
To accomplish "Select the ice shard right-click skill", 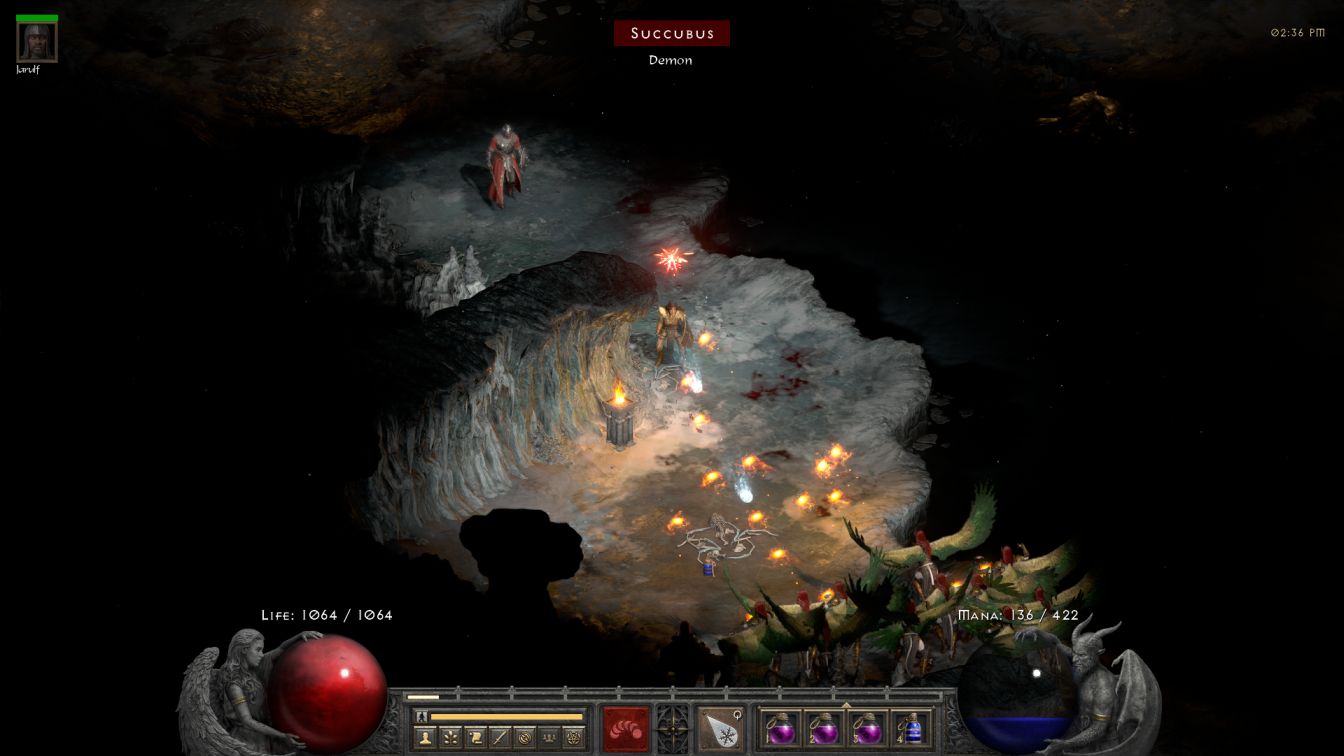I will pyautogui.click(x=718, y=728).
